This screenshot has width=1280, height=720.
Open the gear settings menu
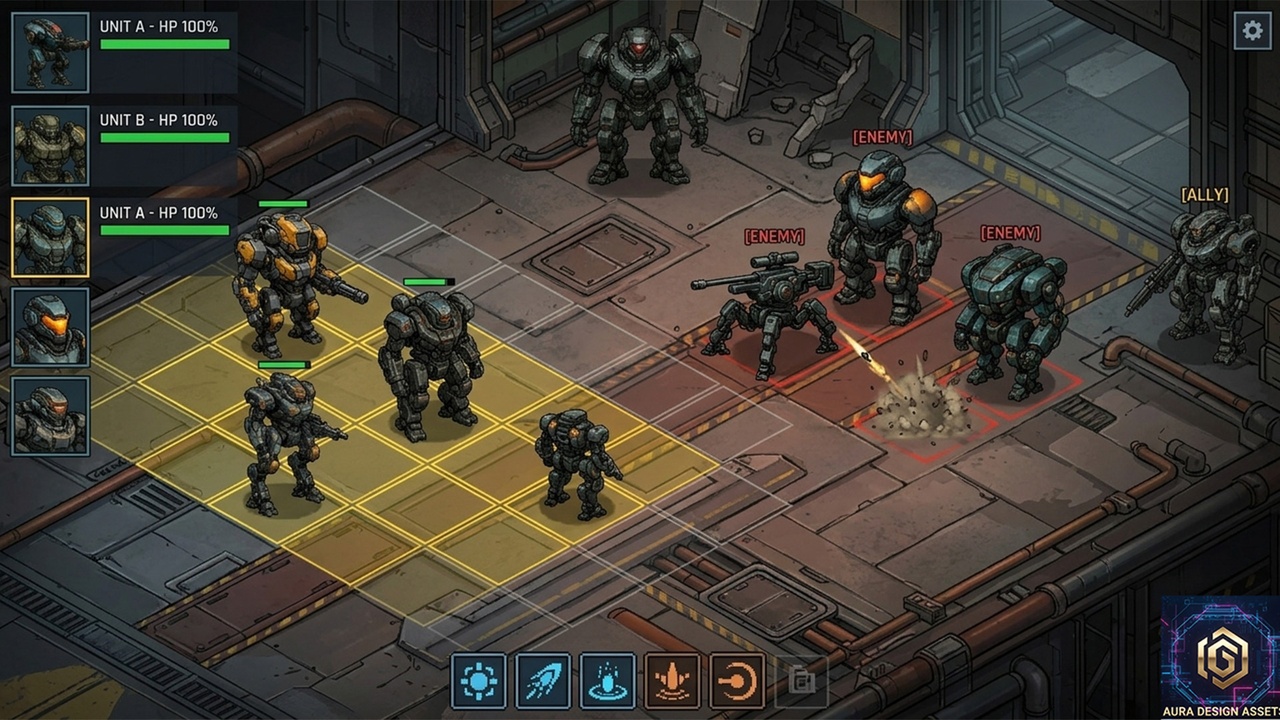tap(1252, 31)
